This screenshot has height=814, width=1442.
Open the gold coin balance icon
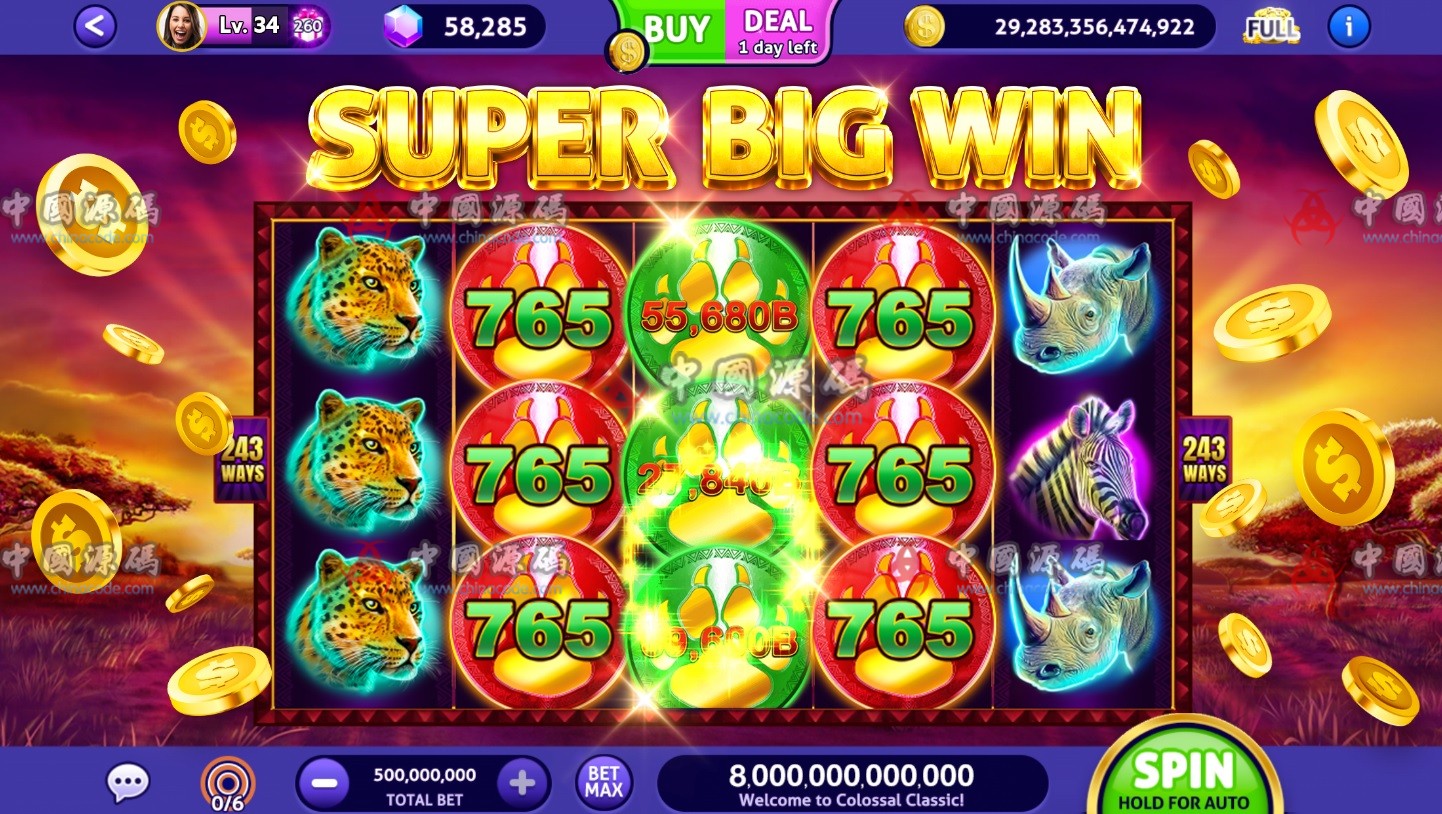(923, 27)
